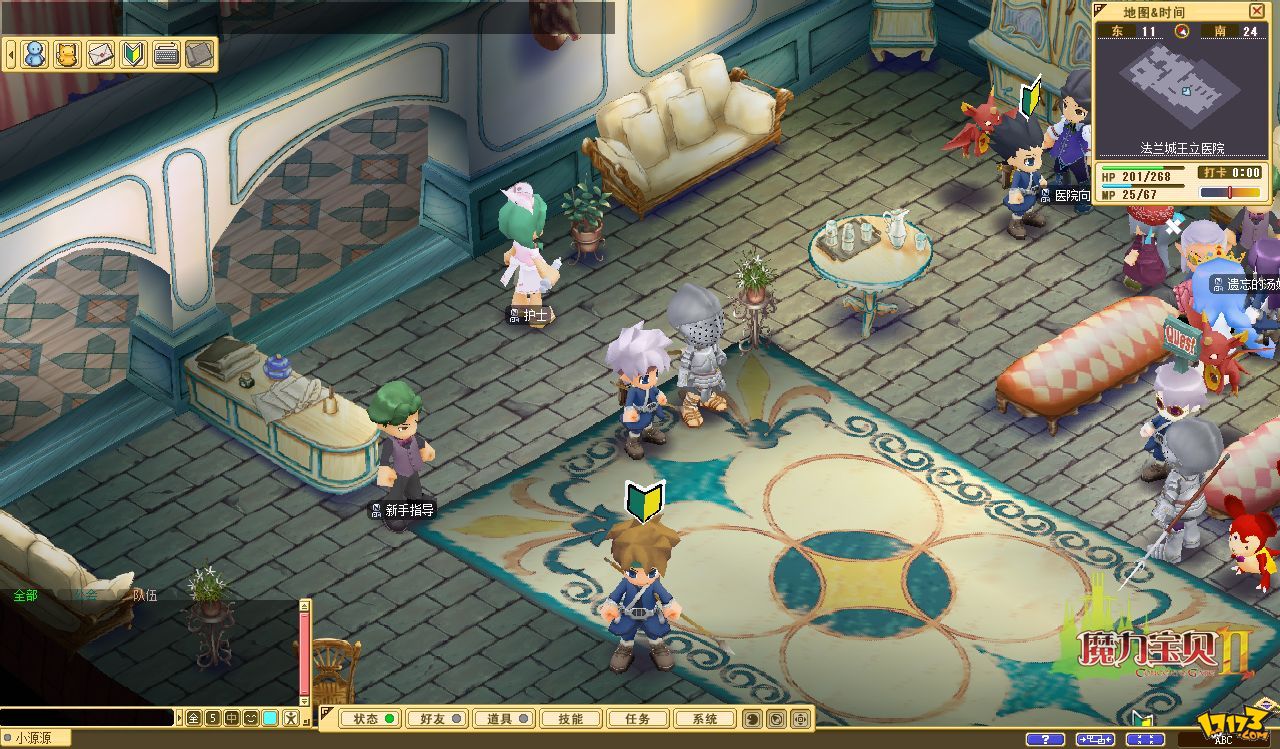Open the 技能 (Skills) window

(570, 719)
